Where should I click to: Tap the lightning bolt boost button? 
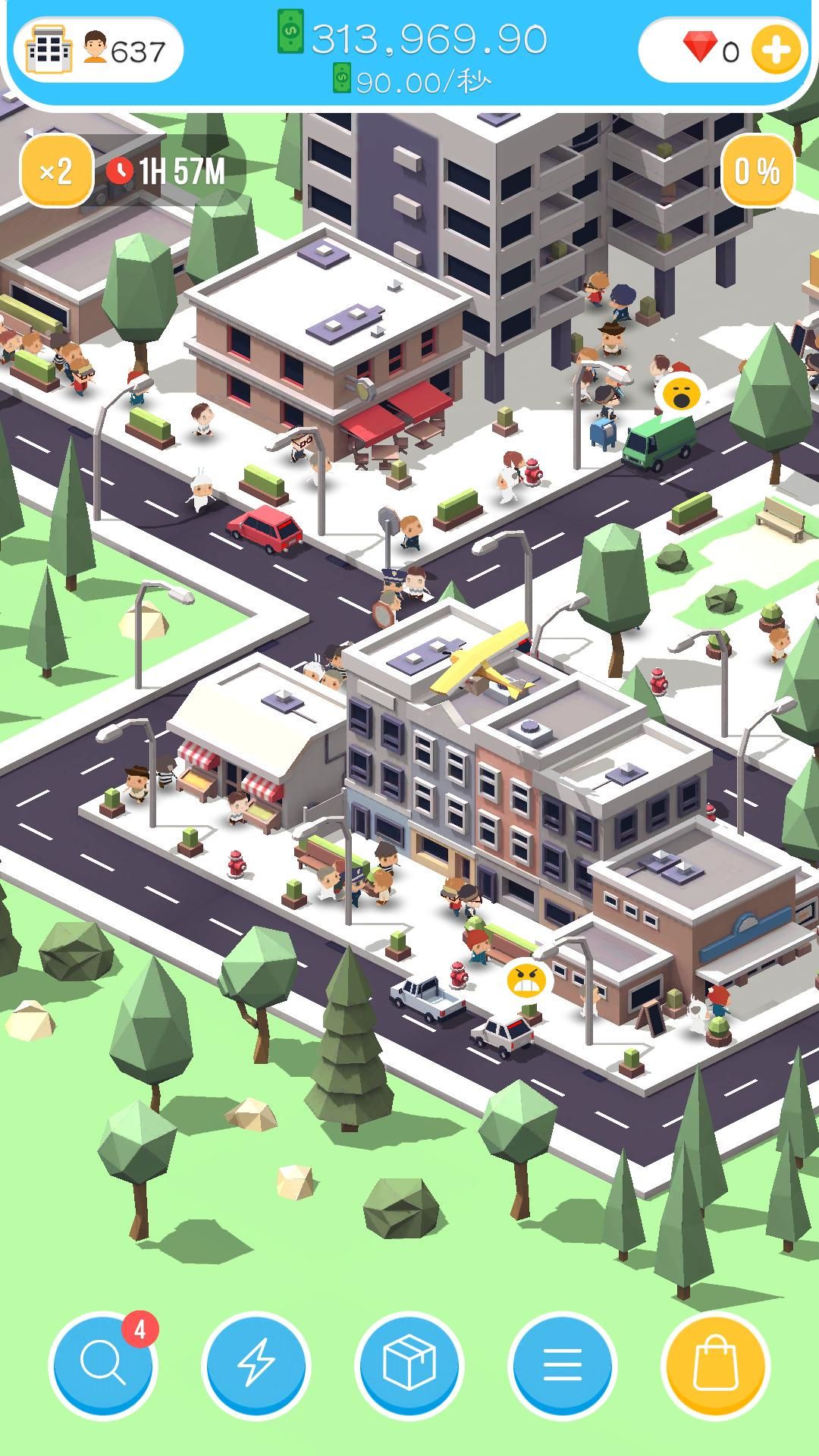point(256,1363)
